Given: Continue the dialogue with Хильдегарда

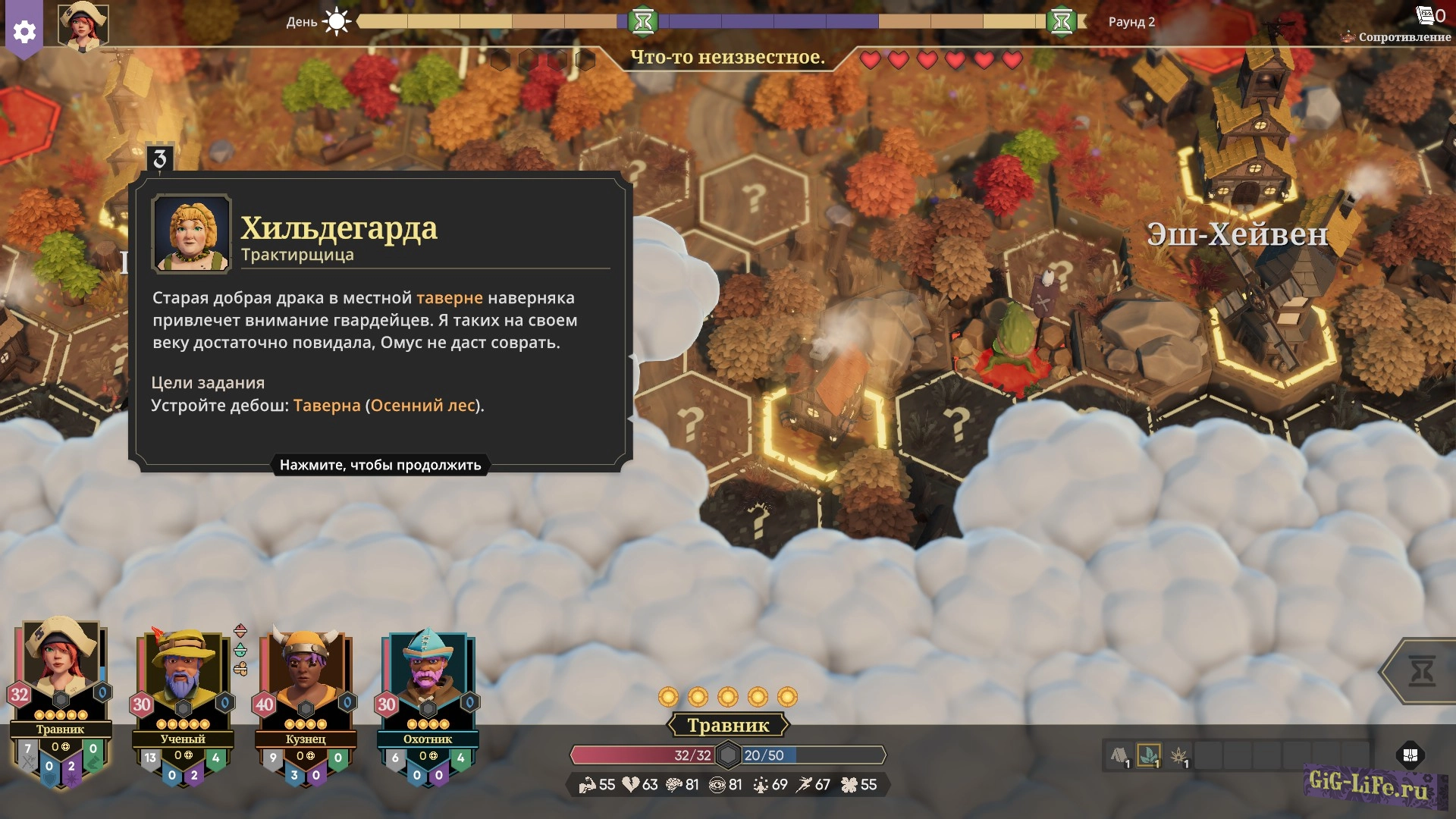Looking at the screenshot, I should 380,465.
